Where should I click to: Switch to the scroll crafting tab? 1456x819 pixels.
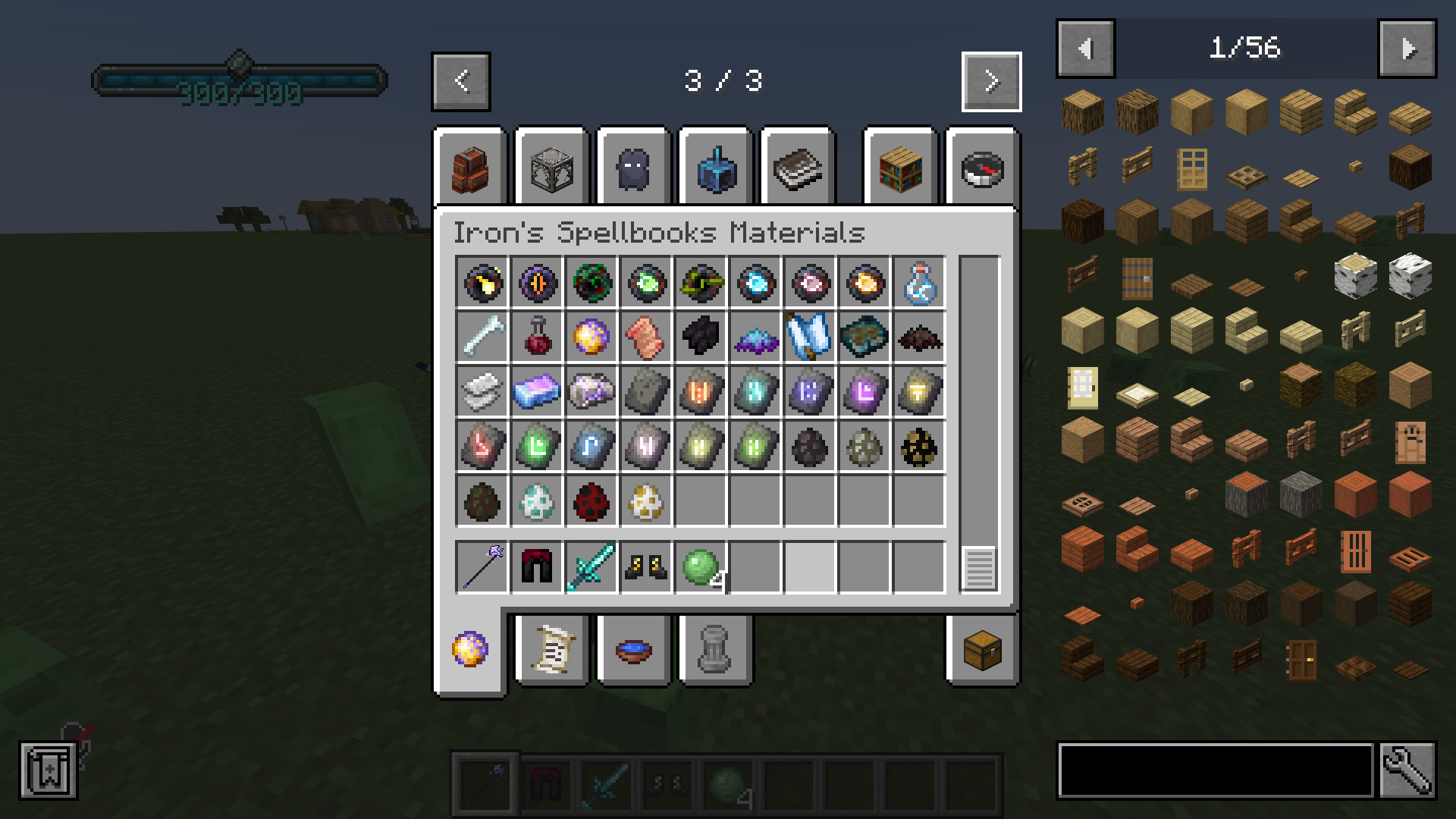[x=551, y=650]
